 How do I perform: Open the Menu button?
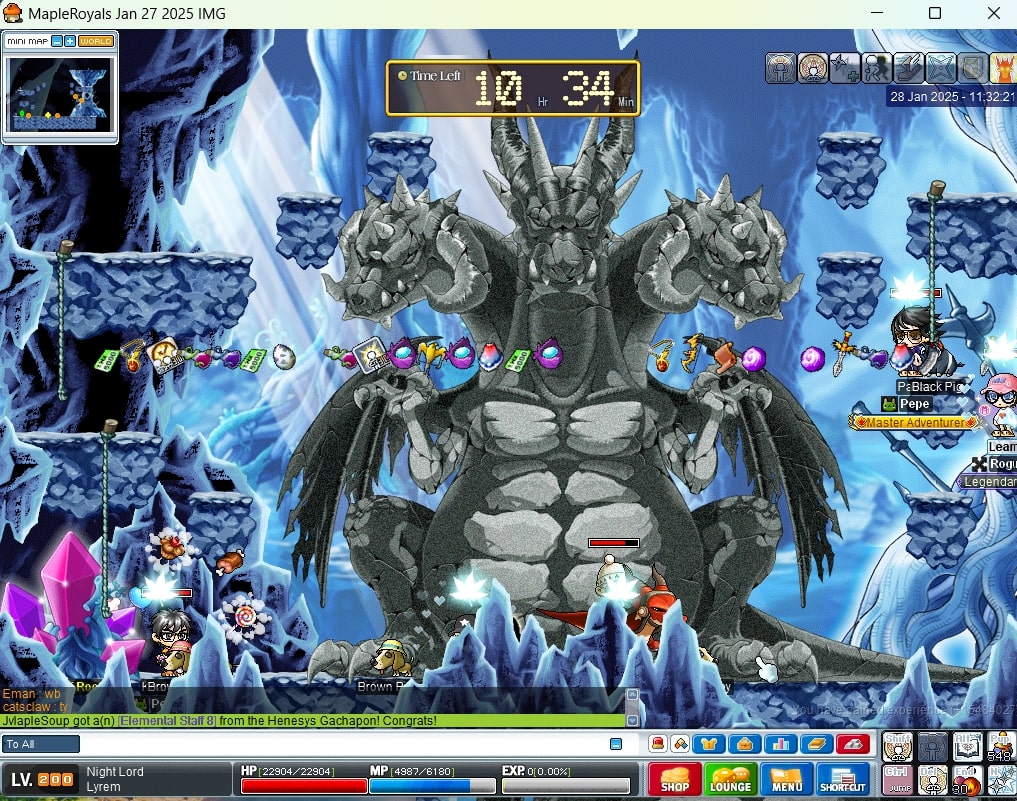tap(786, 780)
